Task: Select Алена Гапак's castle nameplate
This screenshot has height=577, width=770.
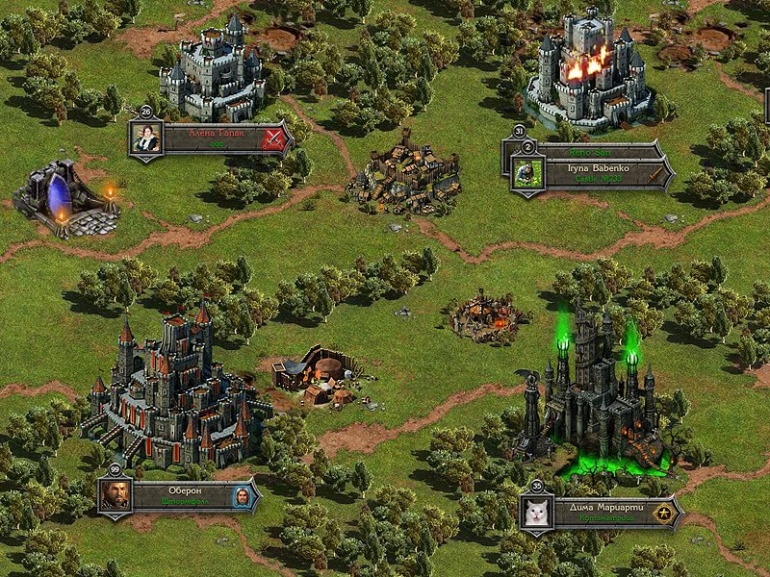Action: pos(210,138)
